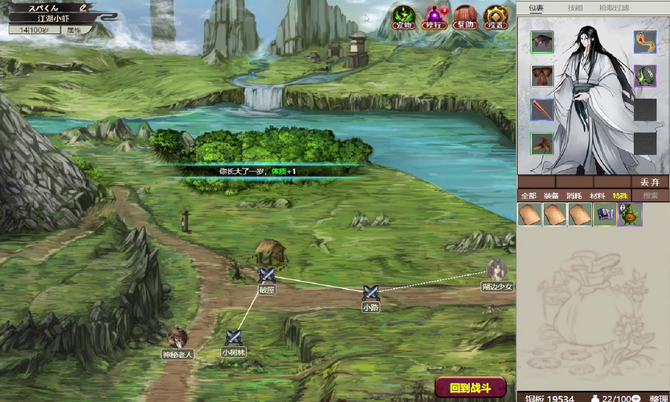Talk to 湖边少女 portrait marker
The image size is (670, 402).
(496, 269)
